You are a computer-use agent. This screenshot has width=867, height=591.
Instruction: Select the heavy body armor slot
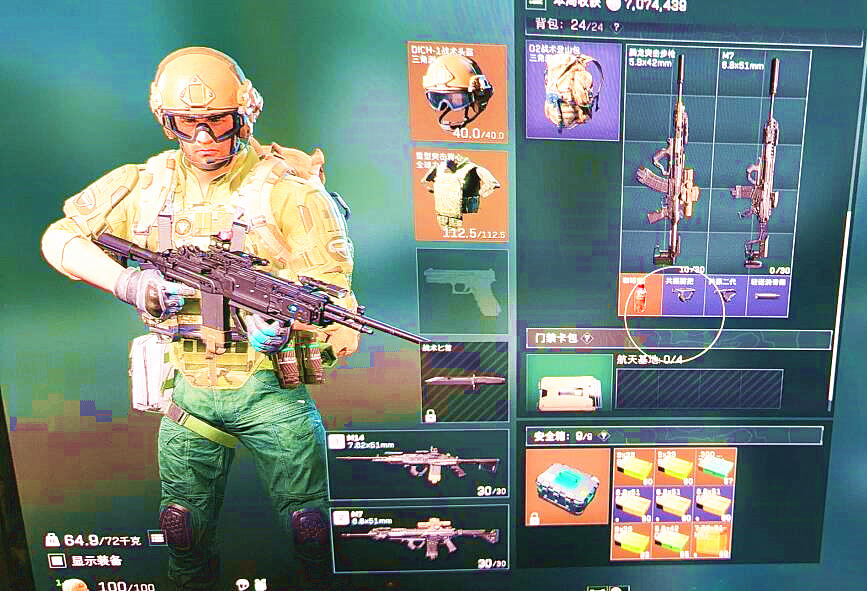(461, 195)
